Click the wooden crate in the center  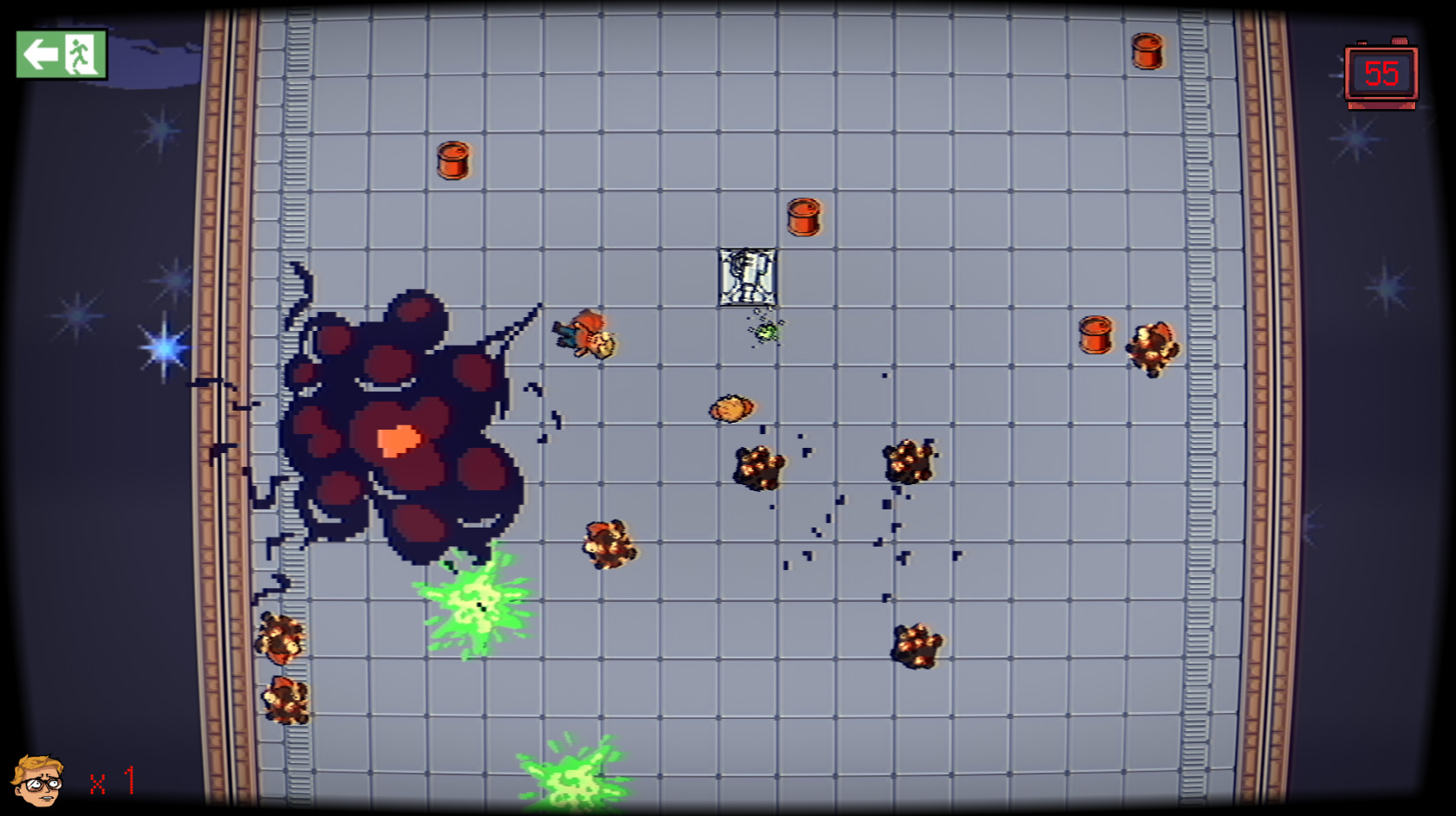pos(746,275)
